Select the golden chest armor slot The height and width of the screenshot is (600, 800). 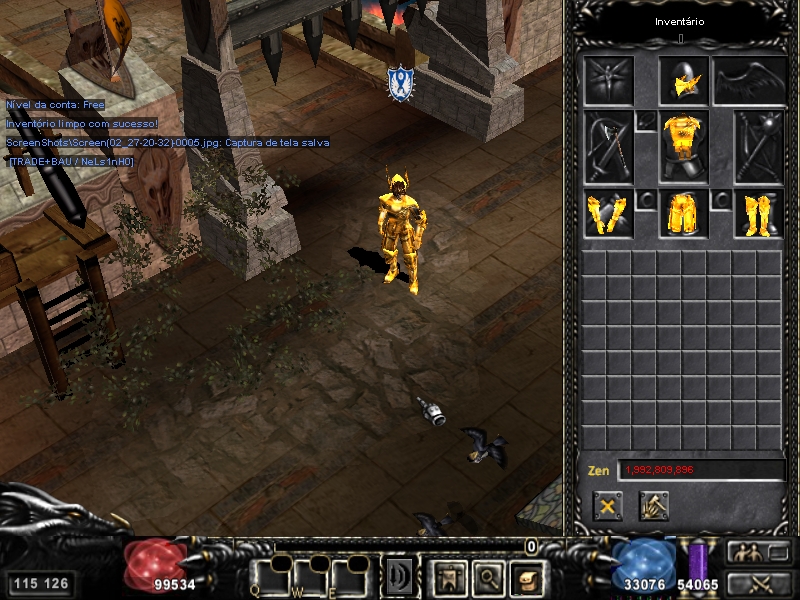684,147
